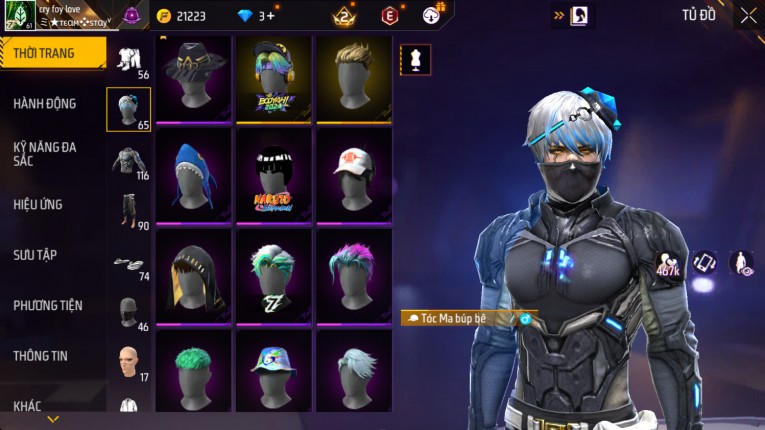Go to the SƯU TẬP tab
Image resolution: width=765 pixels, height=430 pixels.
35,255
